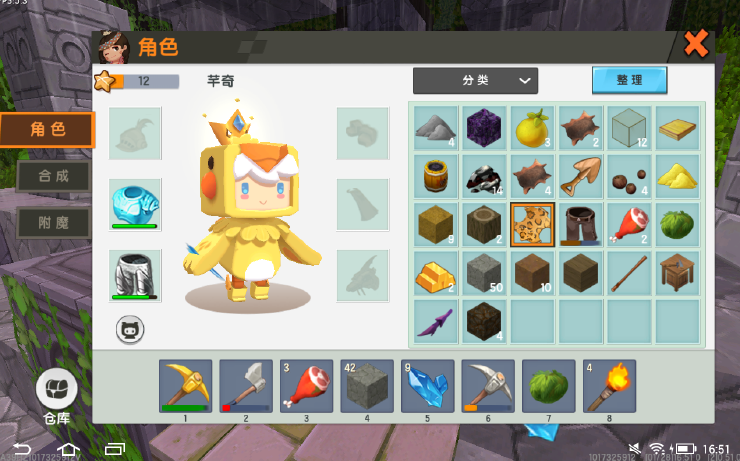The width and height of the screenshot is (740, 461).
Task: Pick the purple obsidian block slot
Action: [485, 128]
